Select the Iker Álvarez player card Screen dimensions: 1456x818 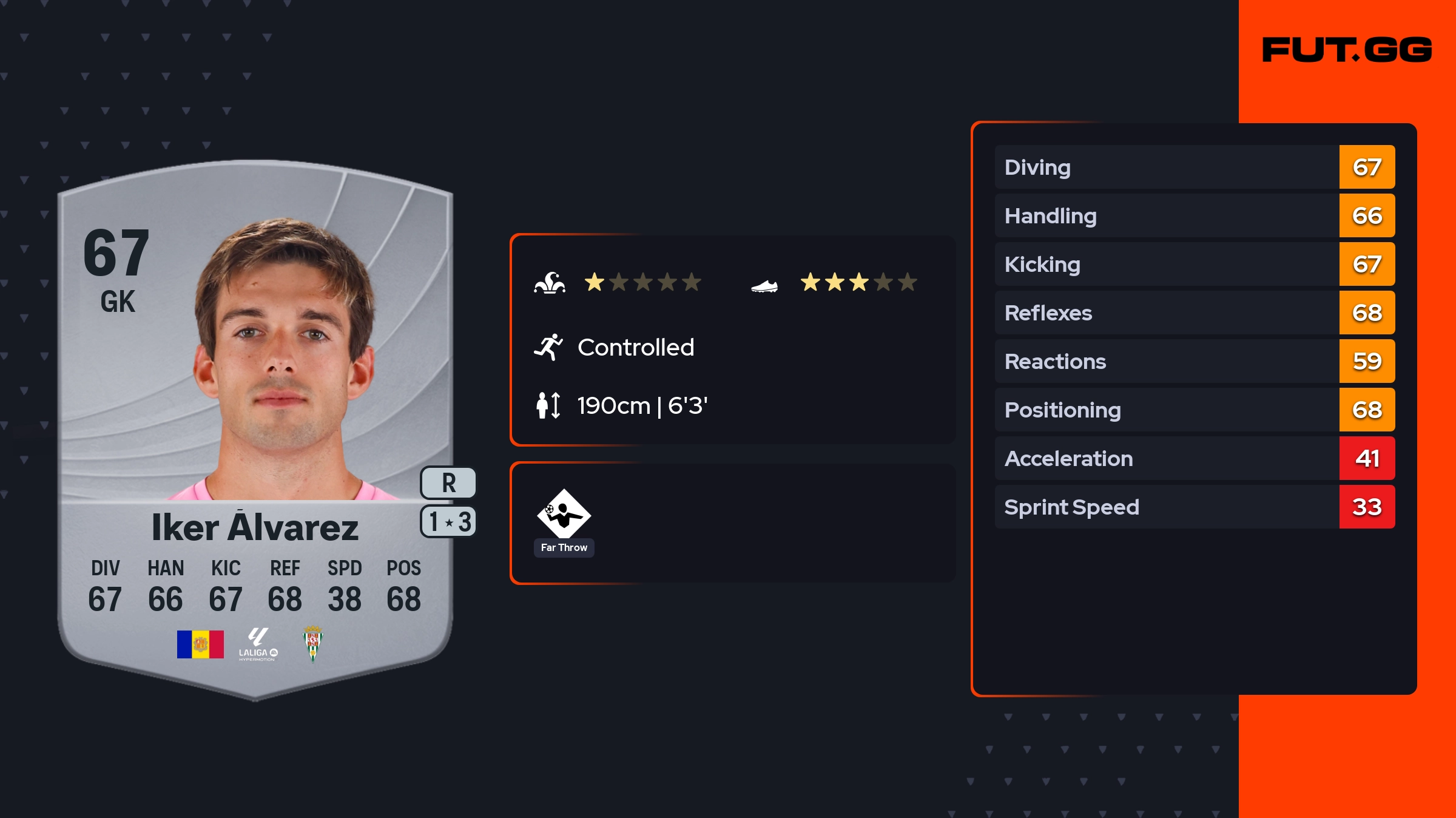click(255, 425)
